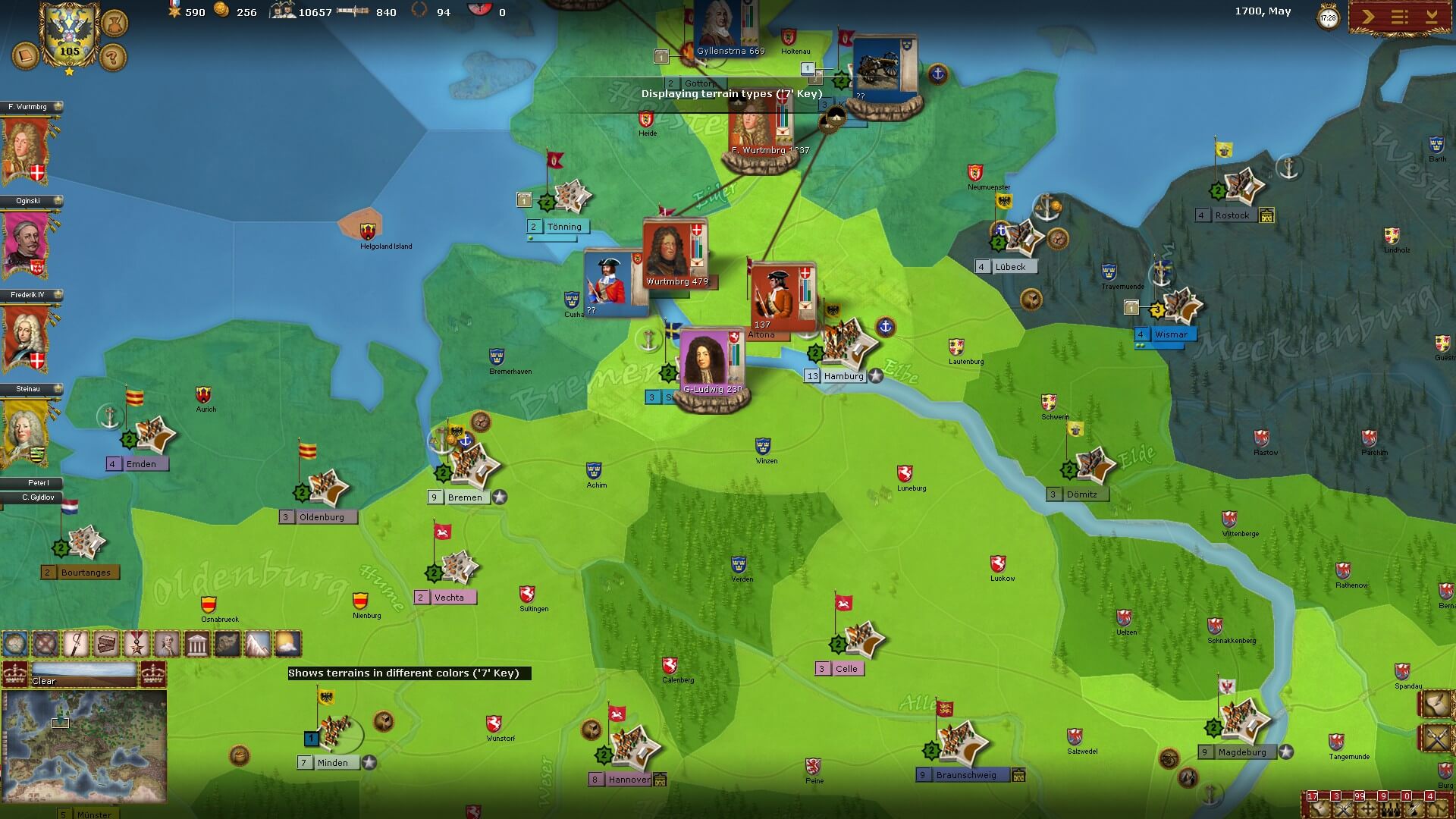This screenshot has width=1456, height=819.
Task: Open the coin pouch button by the crest
Action: (114, 23)
